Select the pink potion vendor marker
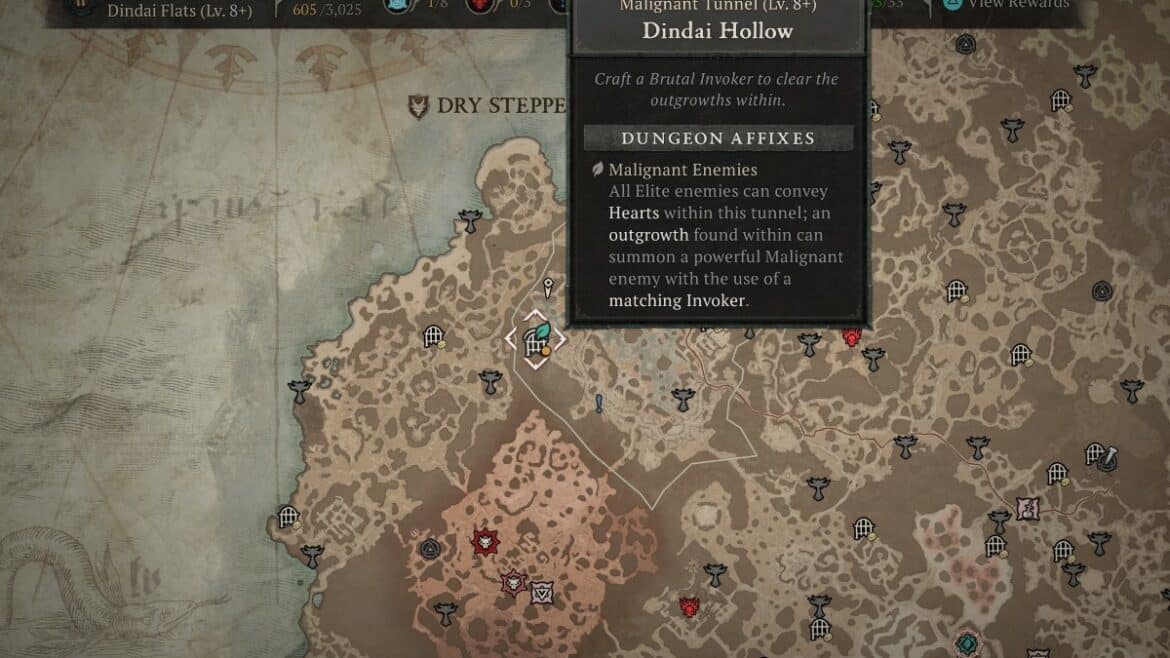 (1027, 508)
